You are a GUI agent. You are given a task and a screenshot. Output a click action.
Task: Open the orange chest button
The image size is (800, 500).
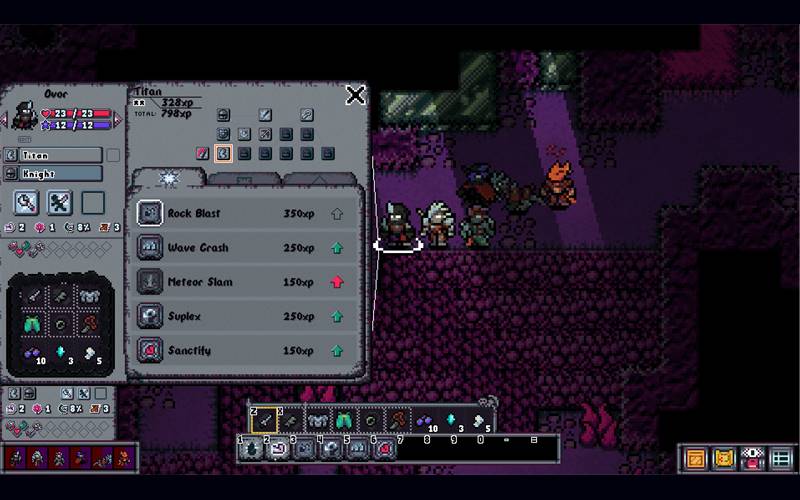[x=695, y=459]
